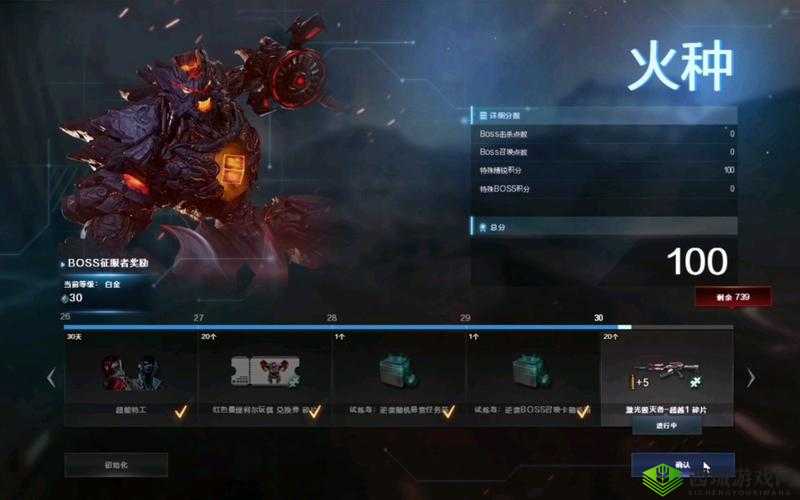Image resolution: width=800 pixels, height=500 pixels.
Task: Select the laser rifle fragment reward tile
Action: (x=666, y=372)
